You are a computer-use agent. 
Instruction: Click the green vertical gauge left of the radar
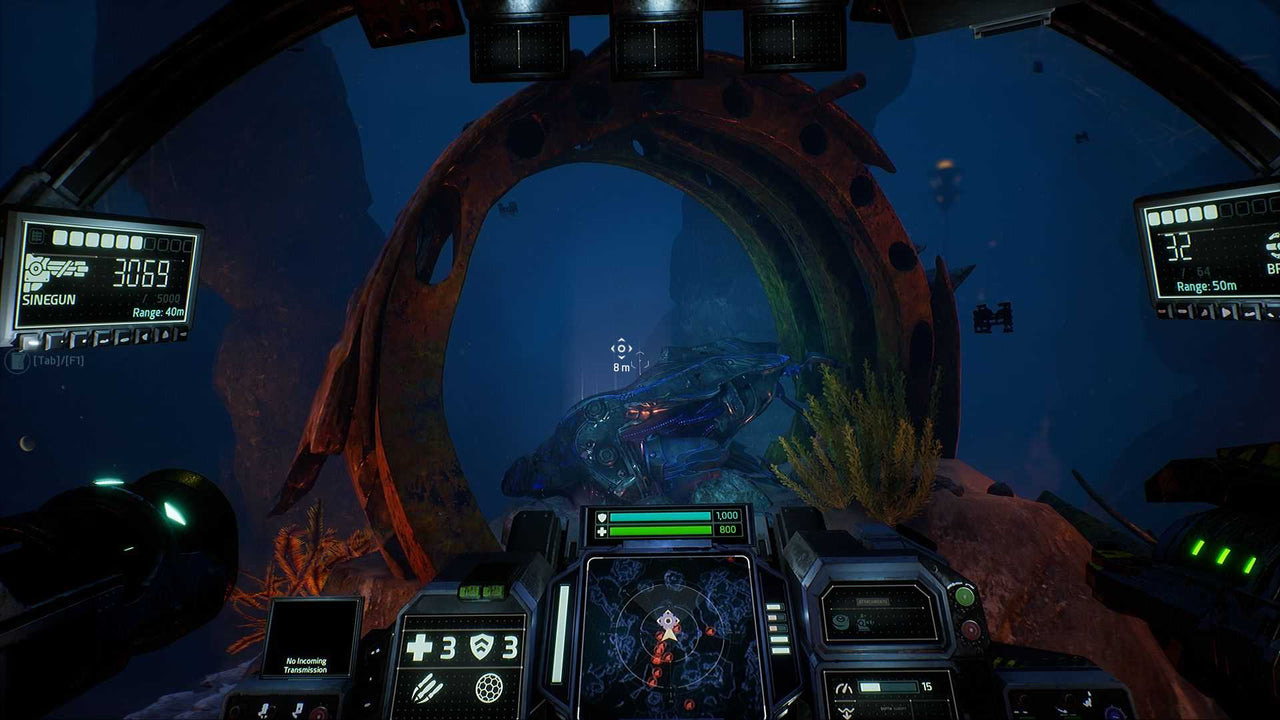[x=559, y=632]
